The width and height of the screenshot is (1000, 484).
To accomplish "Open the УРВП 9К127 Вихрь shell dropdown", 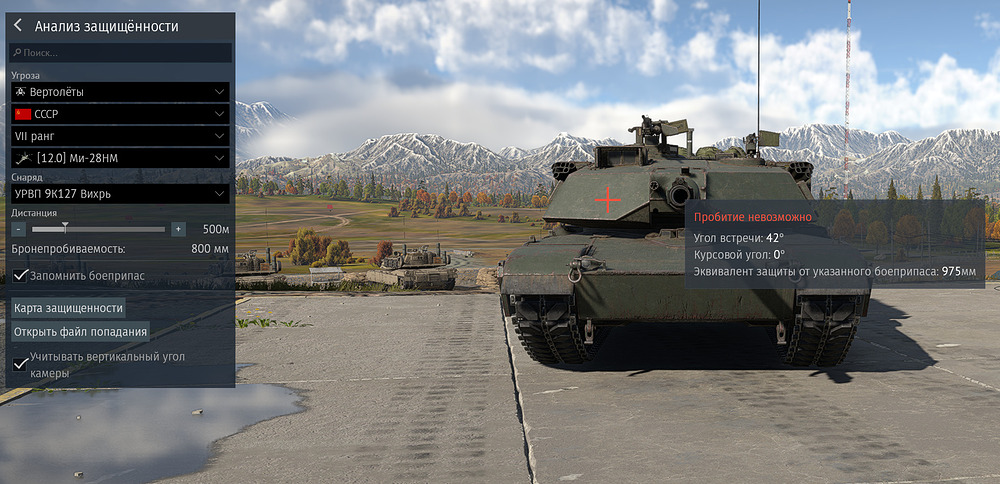I will [x=120, y=193].
